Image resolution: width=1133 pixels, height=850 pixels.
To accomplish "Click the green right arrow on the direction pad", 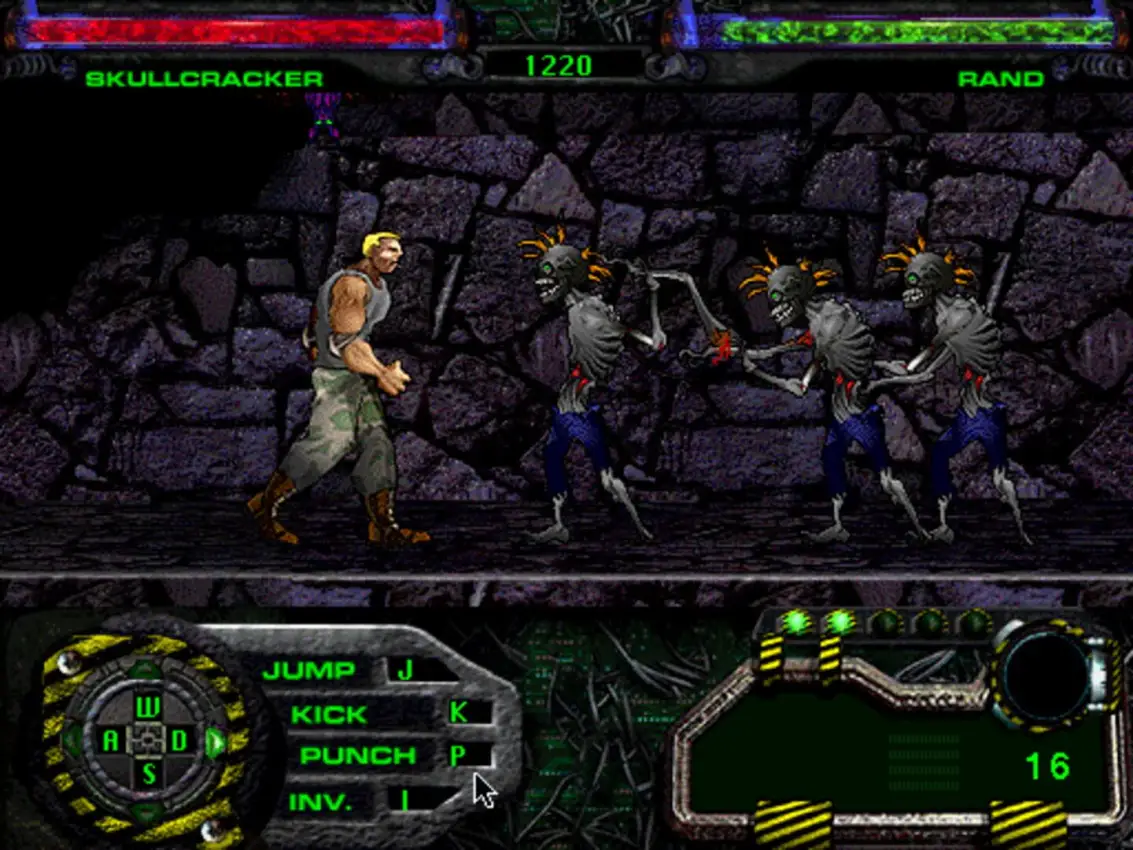I will [x=214, y=742].
